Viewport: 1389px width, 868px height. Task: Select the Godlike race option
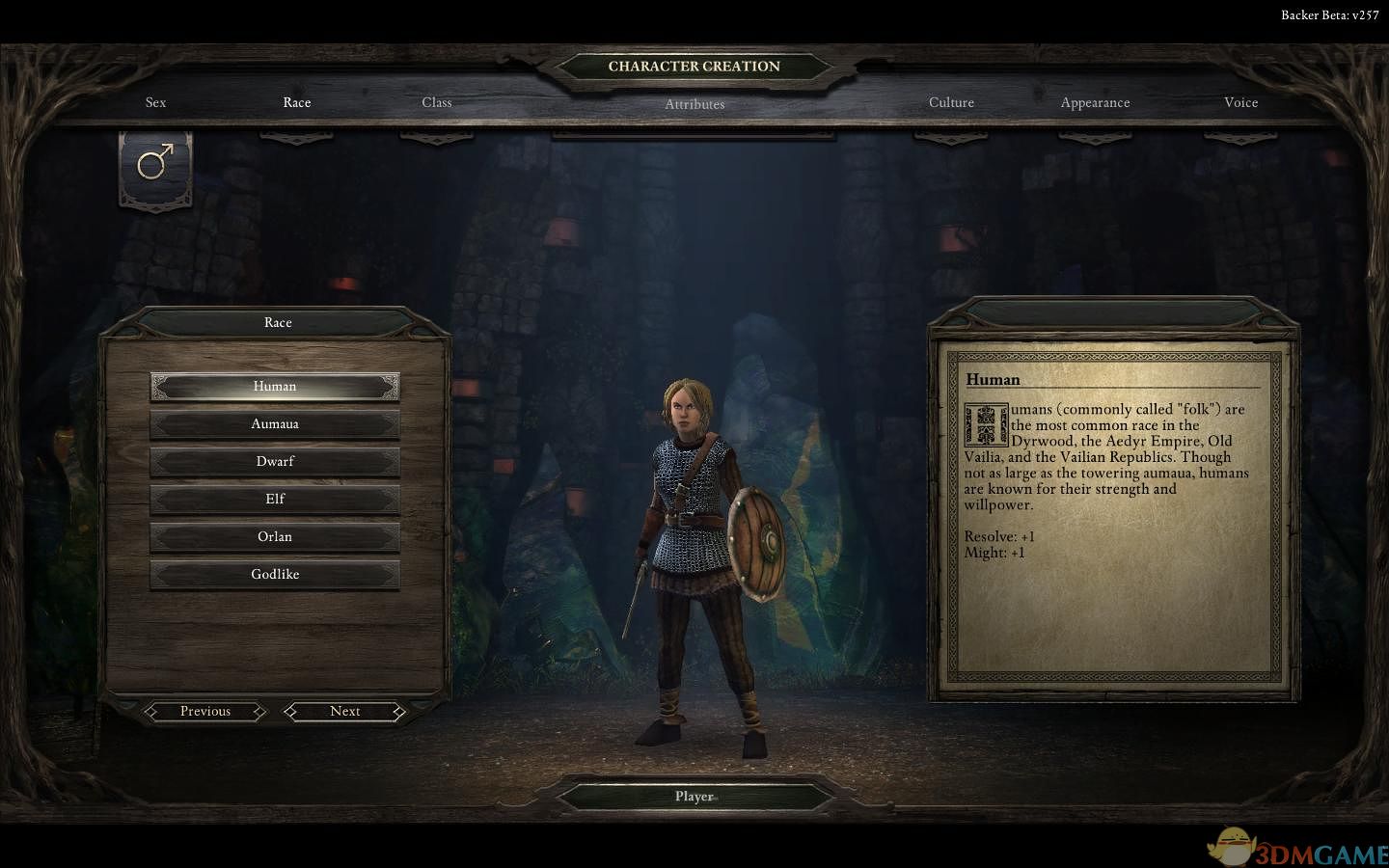point(275,575)
